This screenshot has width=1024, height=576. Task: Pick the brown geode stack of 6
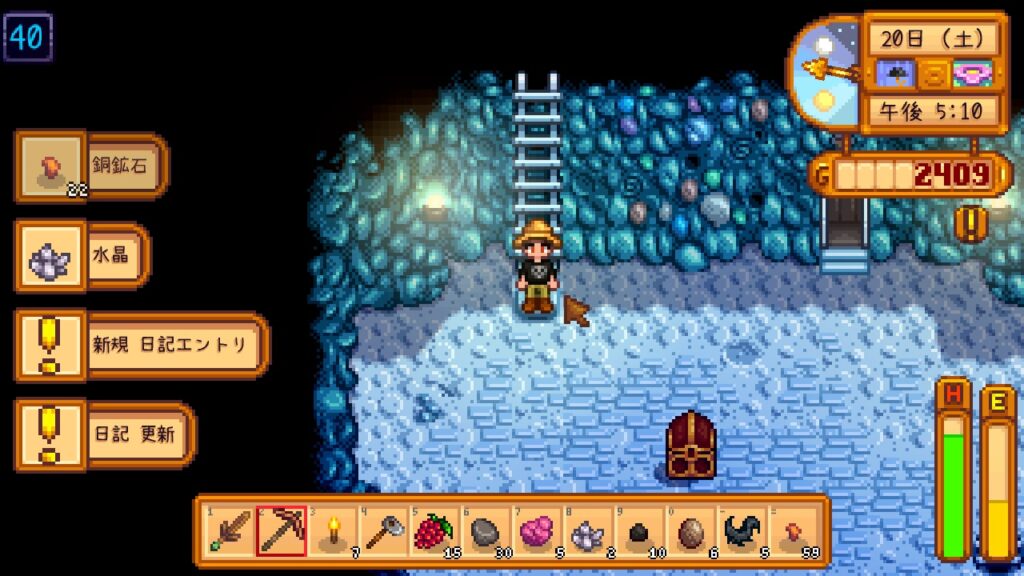691,531
